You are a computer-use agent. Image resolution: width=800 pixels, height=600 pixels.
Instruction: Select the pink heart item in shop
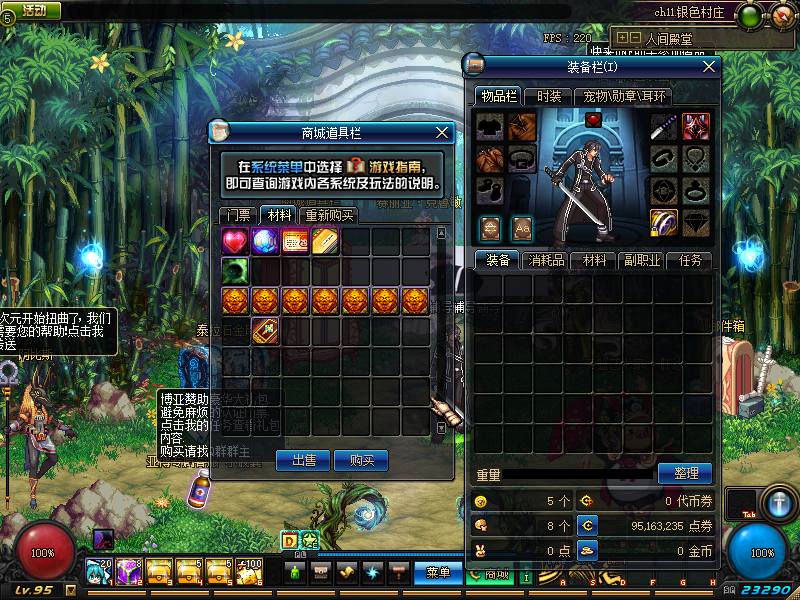click(x=235, y=241)
